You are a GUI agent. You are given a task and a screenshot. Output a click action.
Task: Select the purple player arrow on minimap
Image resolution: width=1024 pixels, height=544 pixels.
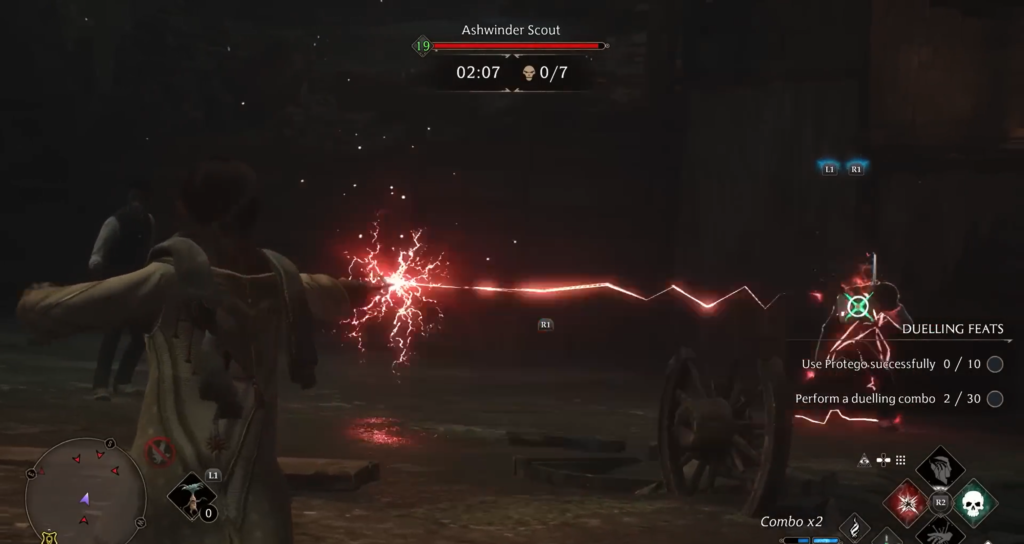[86, 497]
